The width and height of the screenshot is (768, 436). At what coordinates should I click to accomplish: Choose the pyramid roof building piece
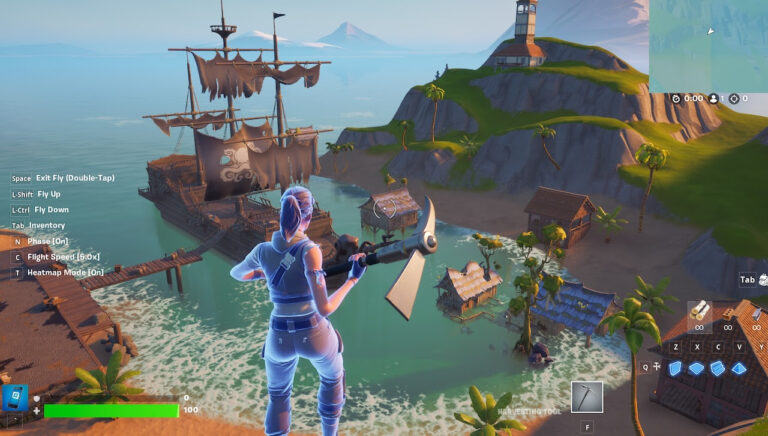click(740, 368)
